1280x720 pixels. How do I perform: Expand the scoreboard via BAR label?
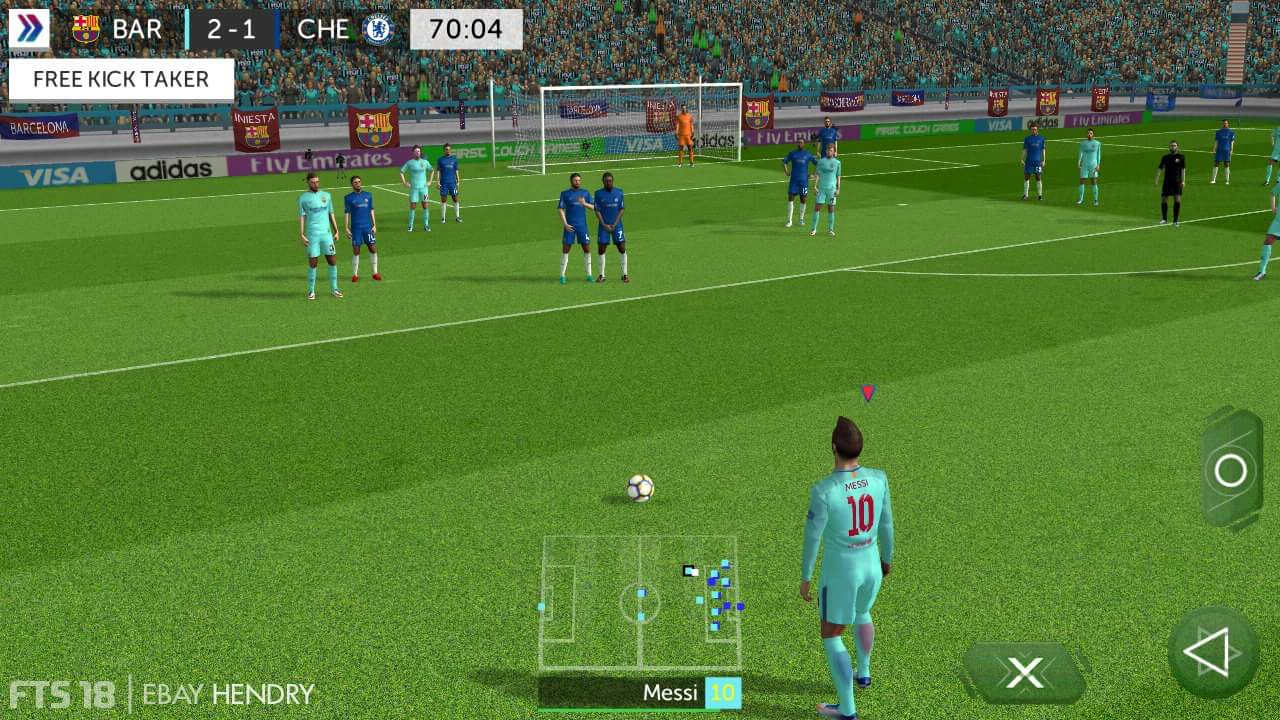[139, 28]
